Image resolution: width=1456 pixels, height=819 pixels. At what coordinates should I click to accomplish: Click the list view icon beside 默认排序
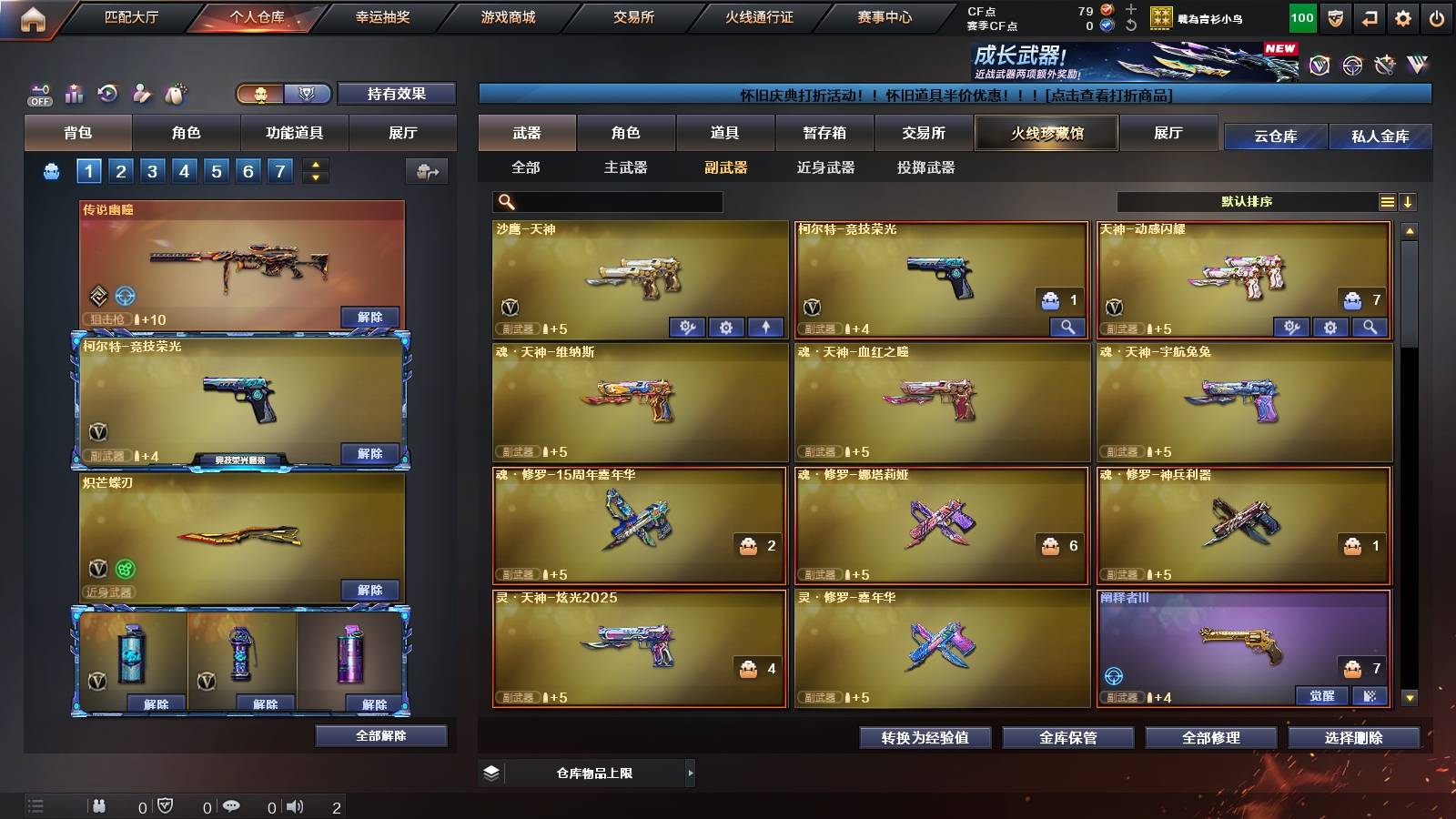(1387, 202)
